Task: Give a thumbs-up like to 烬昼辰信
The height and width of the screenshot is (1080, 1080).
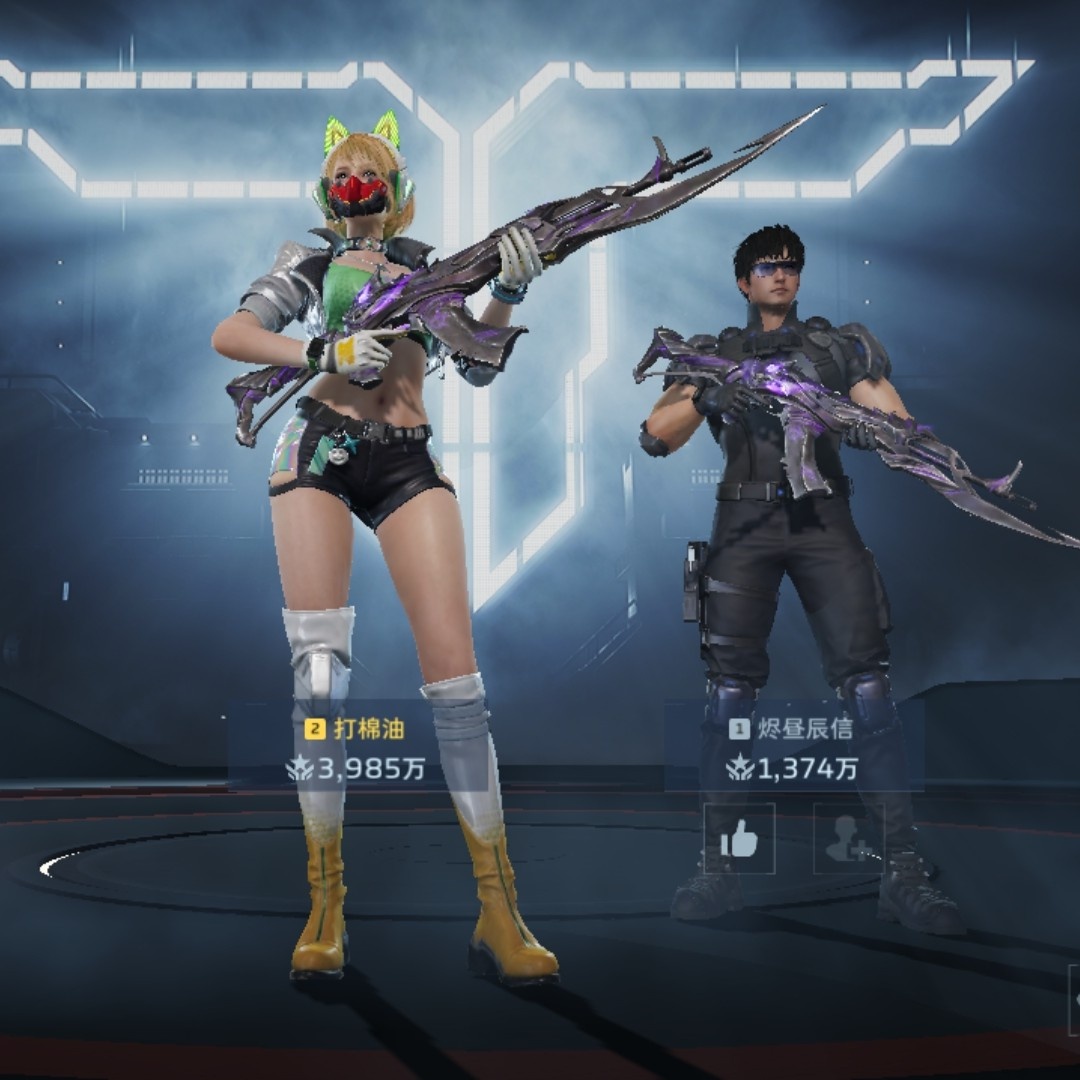Action: tap(739, 838)
